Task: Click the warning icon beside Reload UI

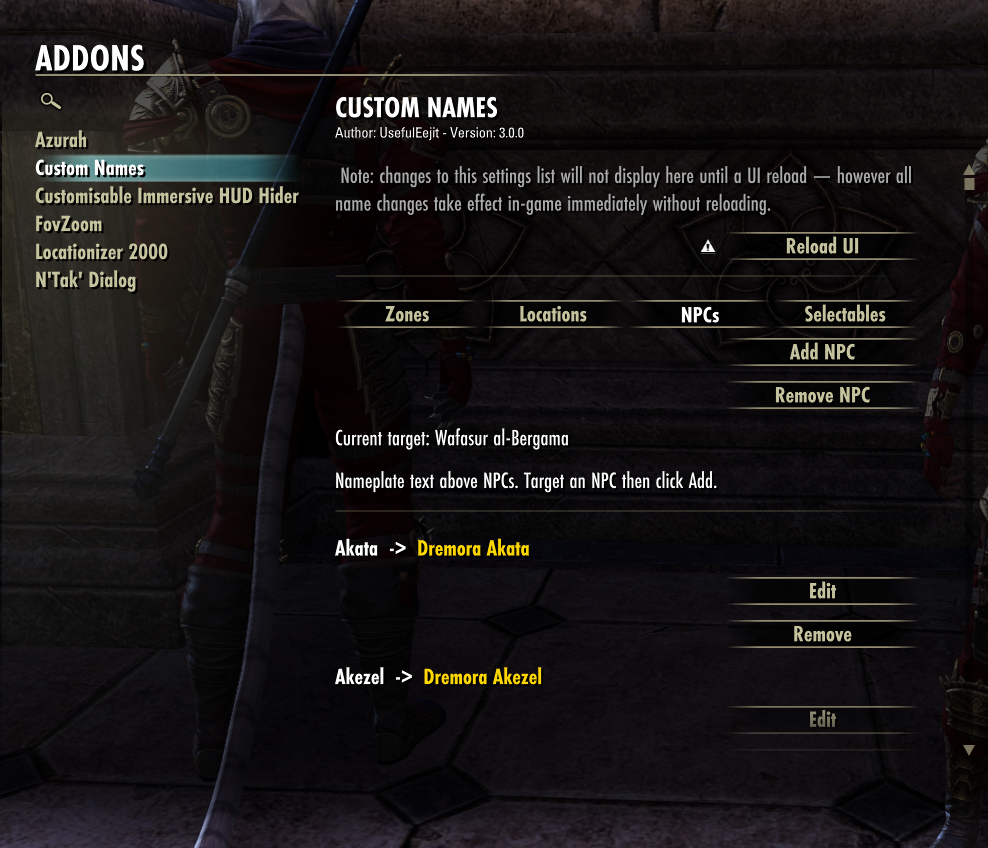Action: click(708, 247)
